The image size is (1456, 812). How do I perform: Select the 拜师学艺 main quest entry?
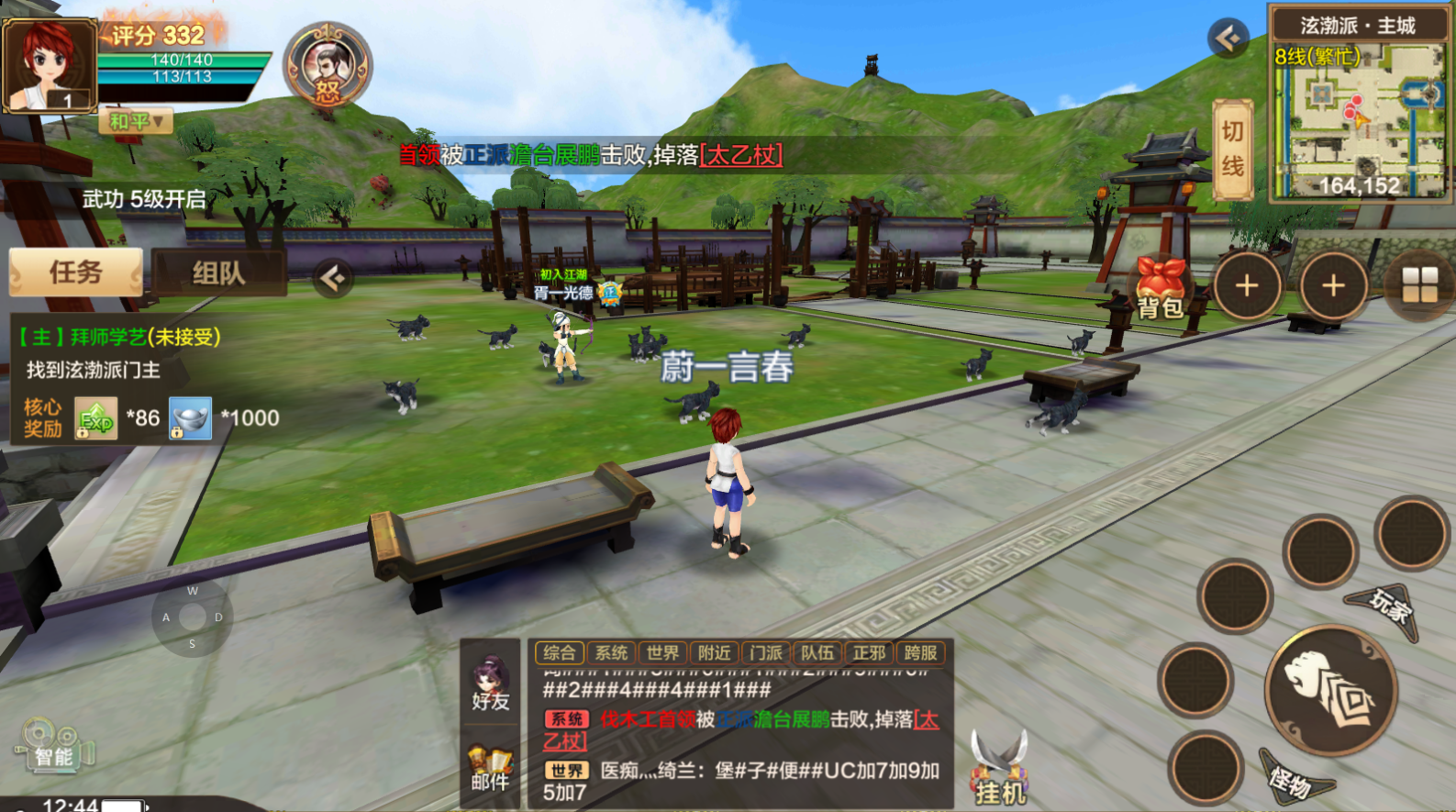click(x=119, y=338)
